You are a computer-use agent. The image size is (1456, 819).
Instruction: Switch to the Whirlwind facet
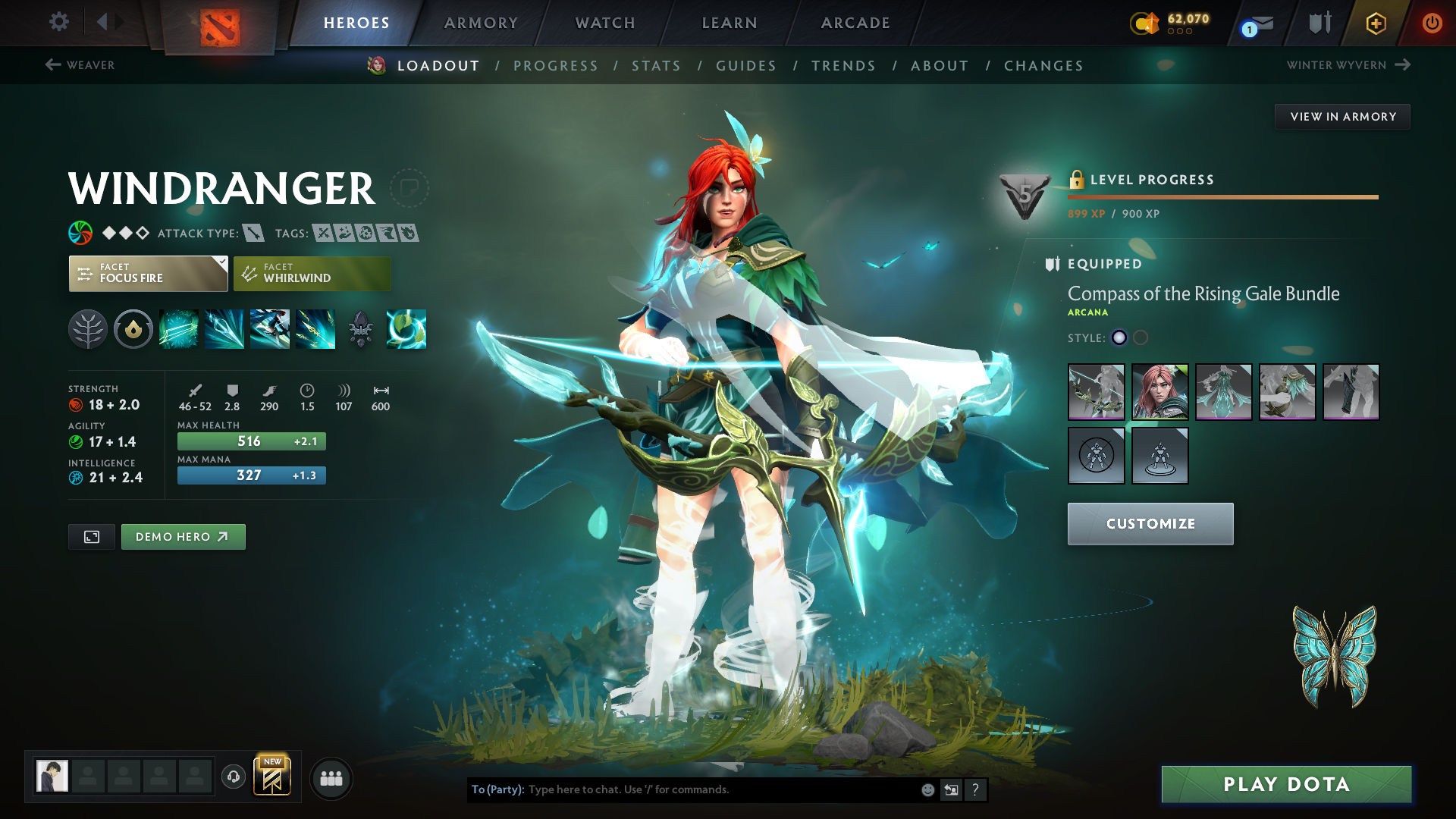(311, 274)
